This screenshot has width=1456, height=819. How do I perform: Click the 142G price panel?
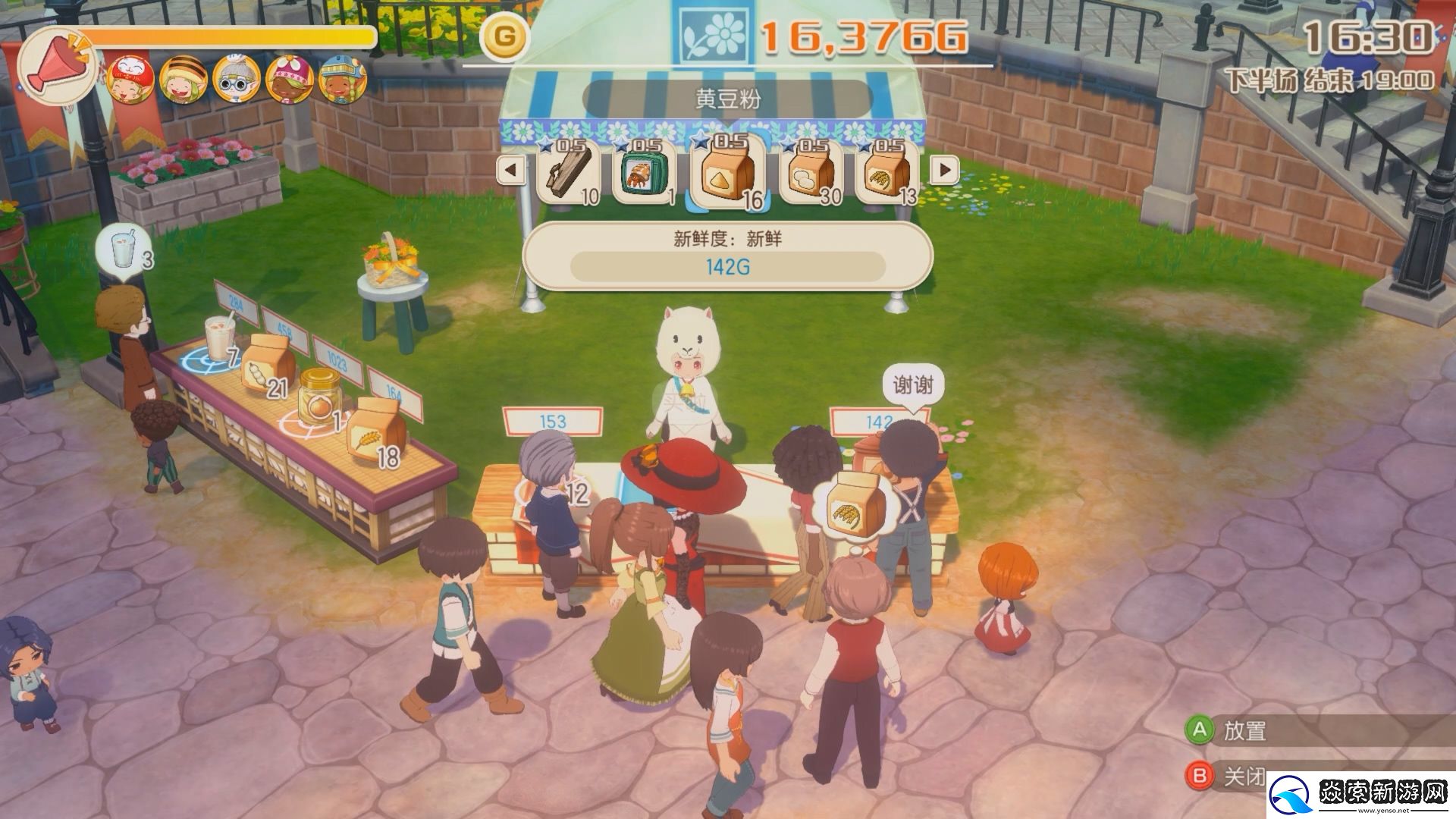tap(727, 267)
